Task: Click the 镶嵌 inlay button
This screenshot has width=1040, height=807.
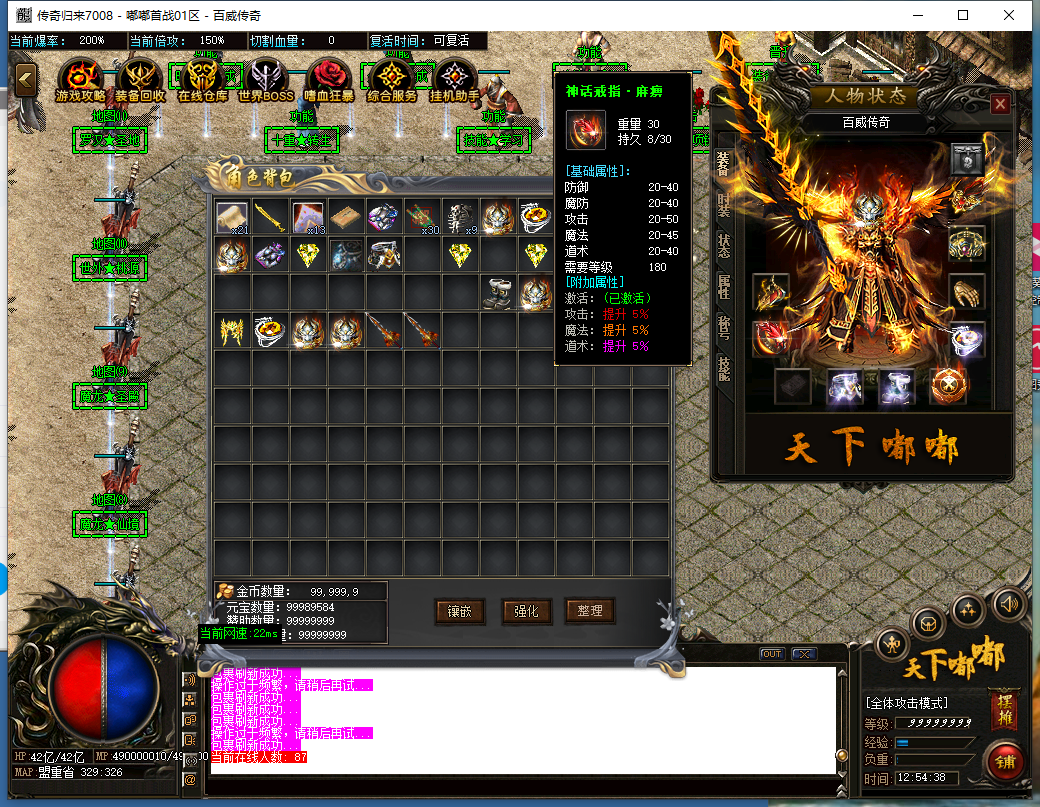Action: (461, 611)
